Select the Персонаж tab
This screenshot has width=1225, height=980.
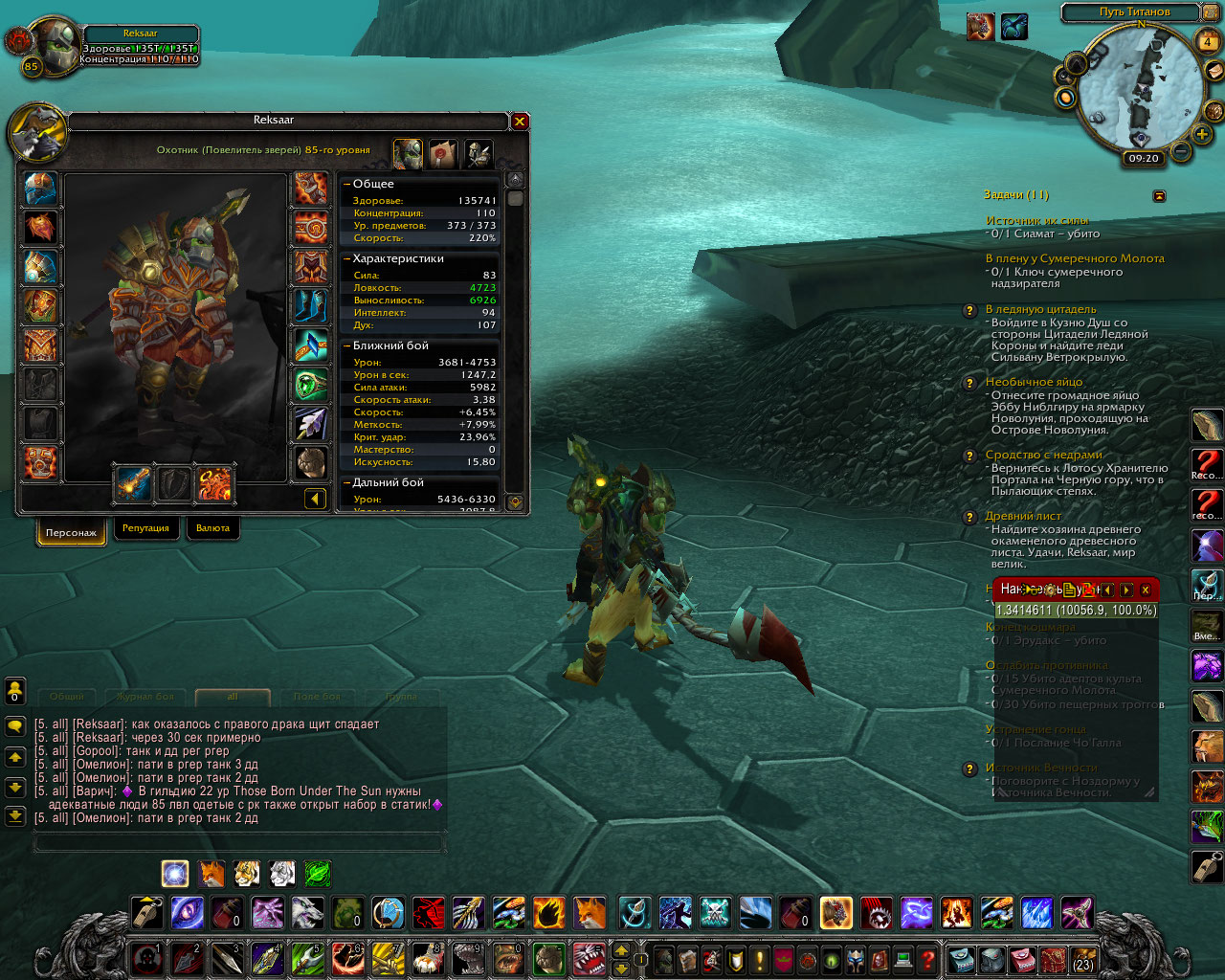[x=71, y=532]
